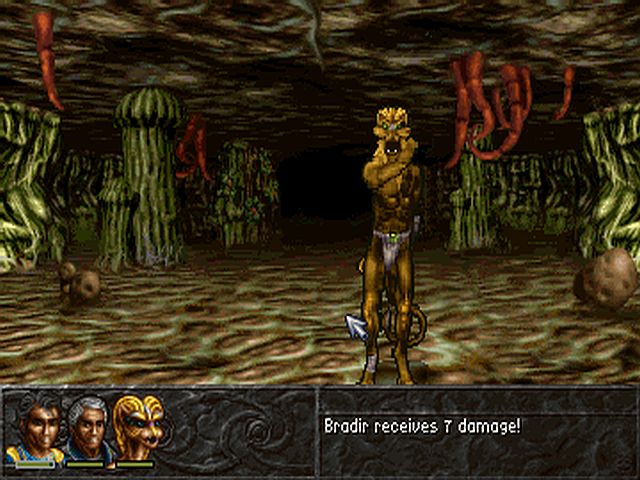Click the 'Bradir receives 7 damage!' message box
The image size is (640, 480).
pyautogui.click(x=477, y=428)
